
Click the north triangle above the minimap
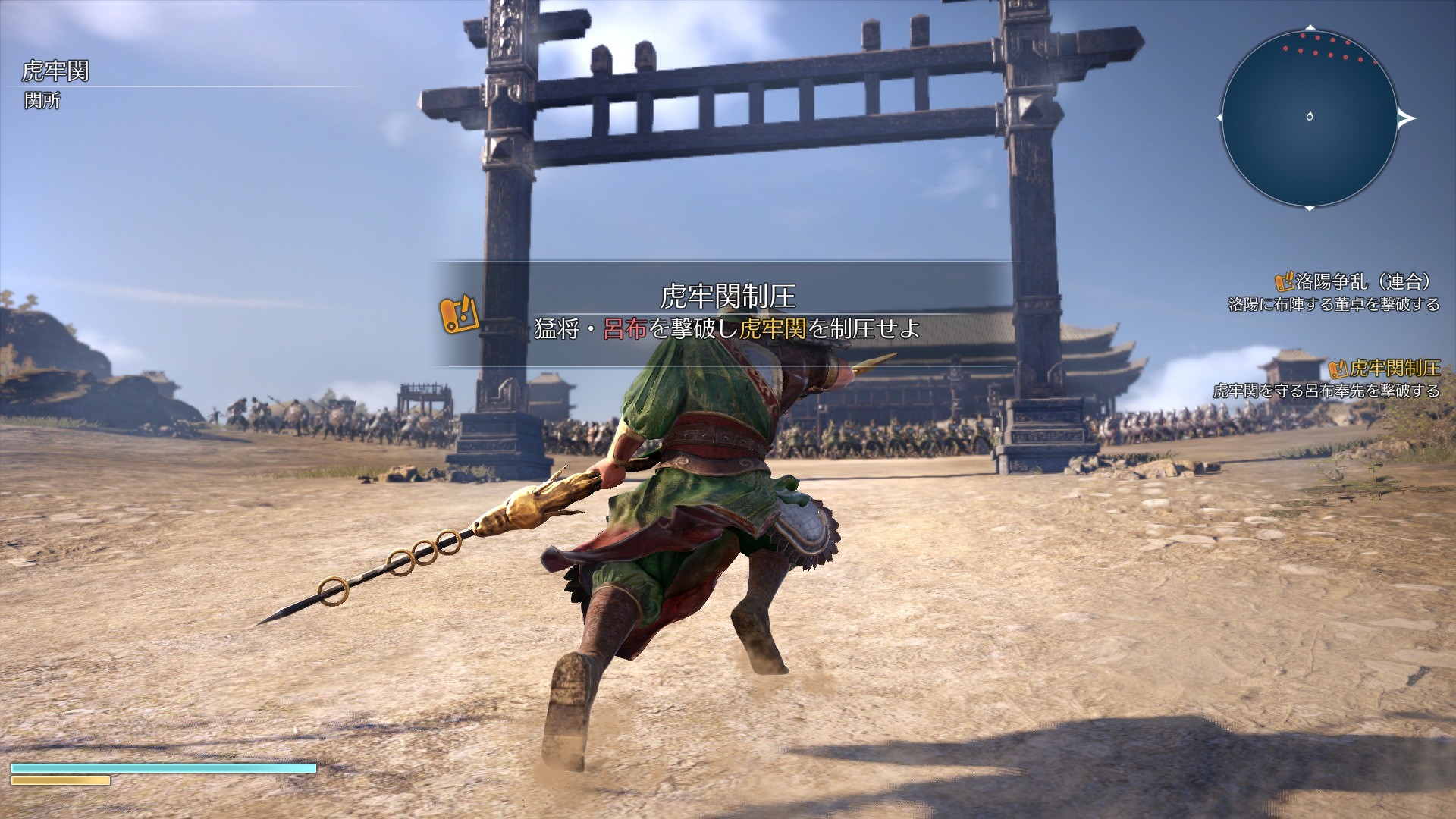pyautogui.click(x=1310, y=27)
